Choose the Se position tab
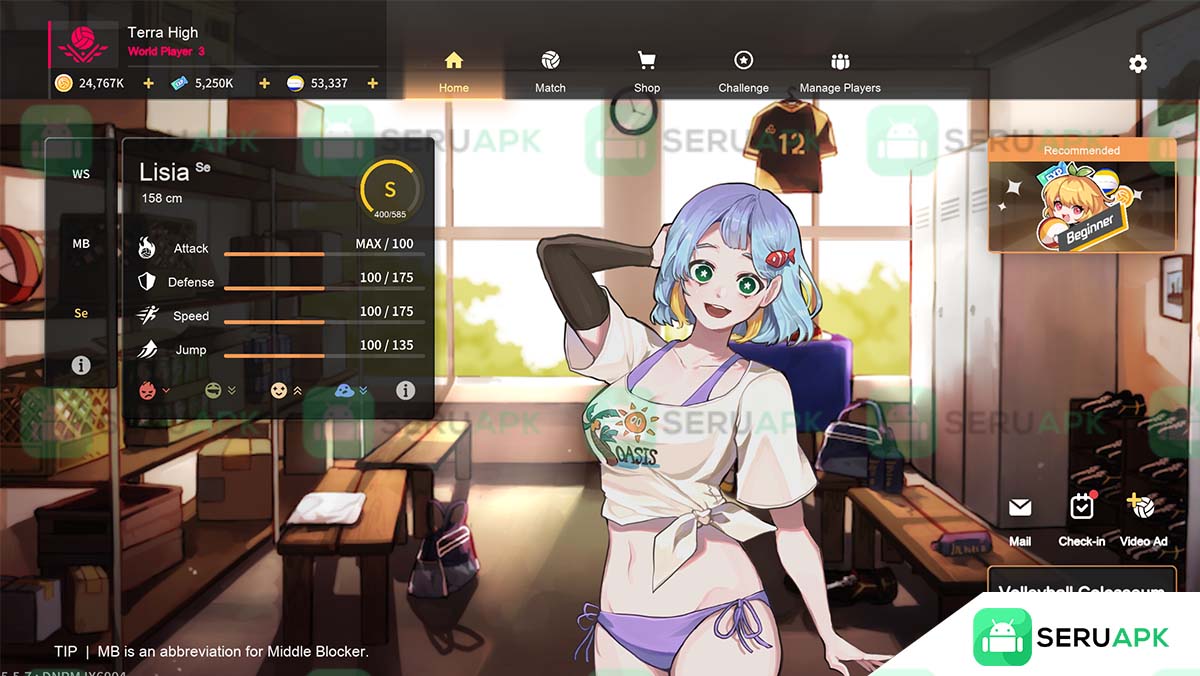 (x=81, y=313)
